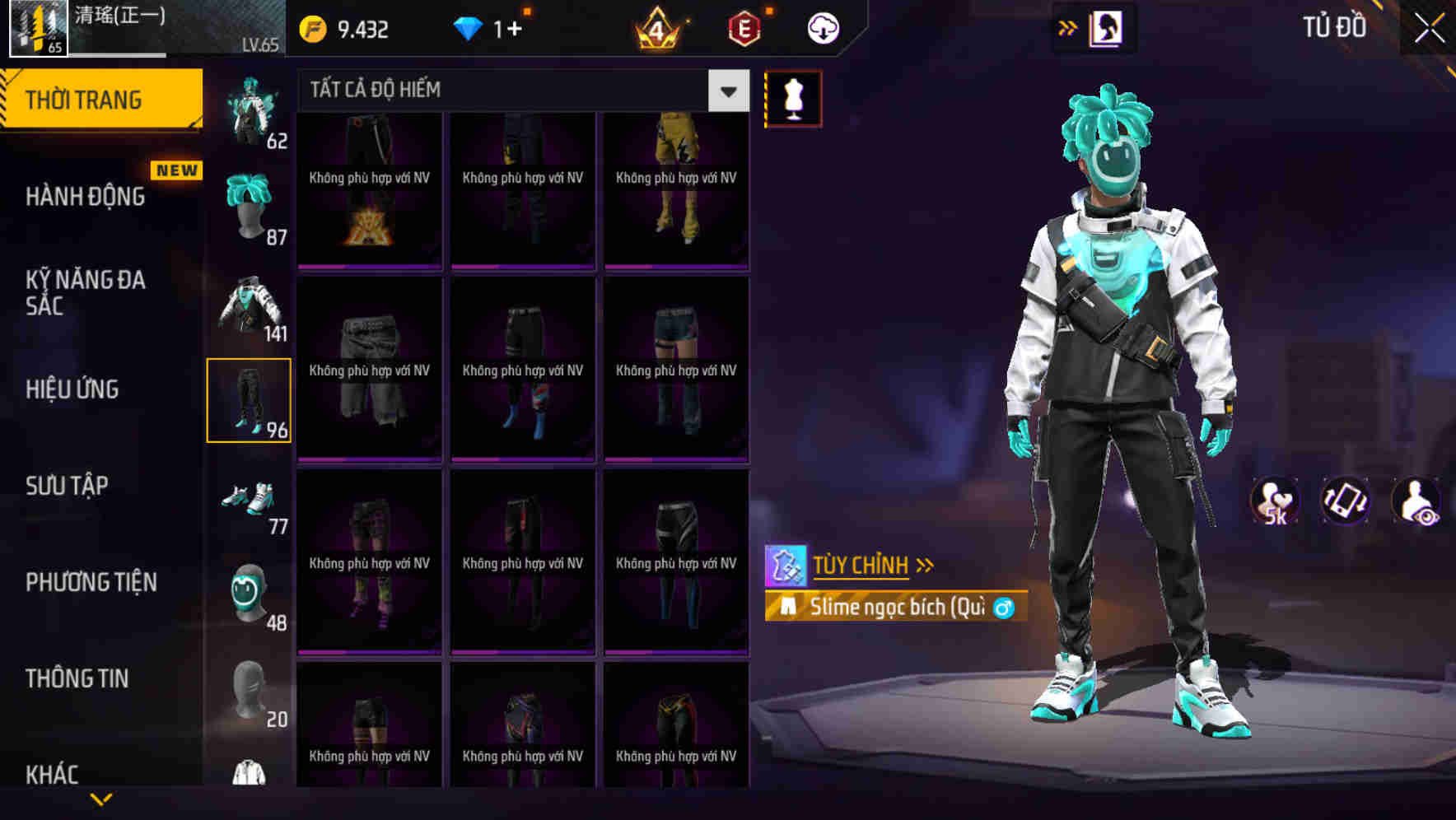The height and width of the screenshot is (820, 1456).
Task: Select the hair category showing 87 items
Action: 250,203
